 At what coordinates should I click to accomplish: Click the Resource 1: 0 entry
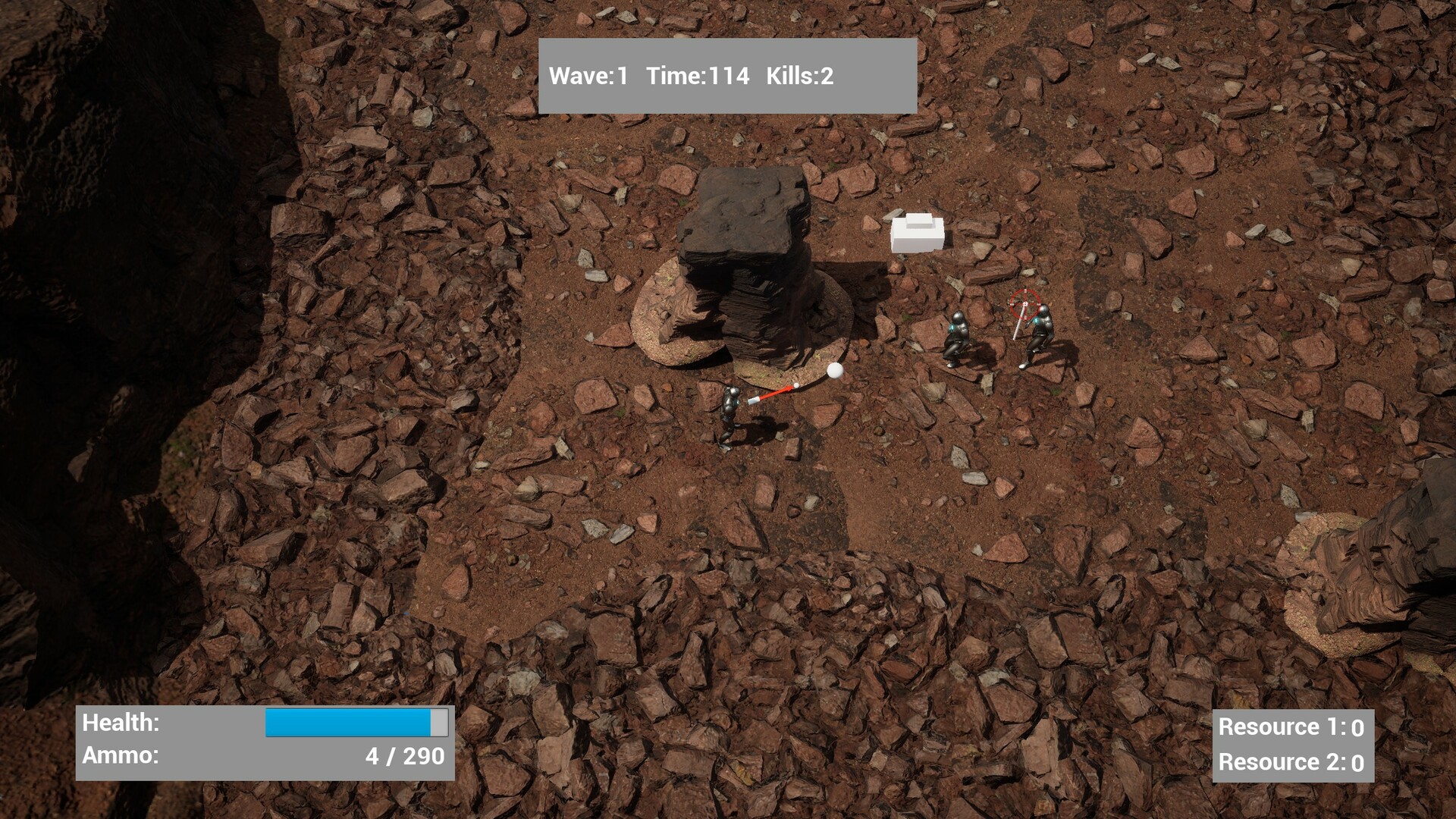click(1291, 726)
